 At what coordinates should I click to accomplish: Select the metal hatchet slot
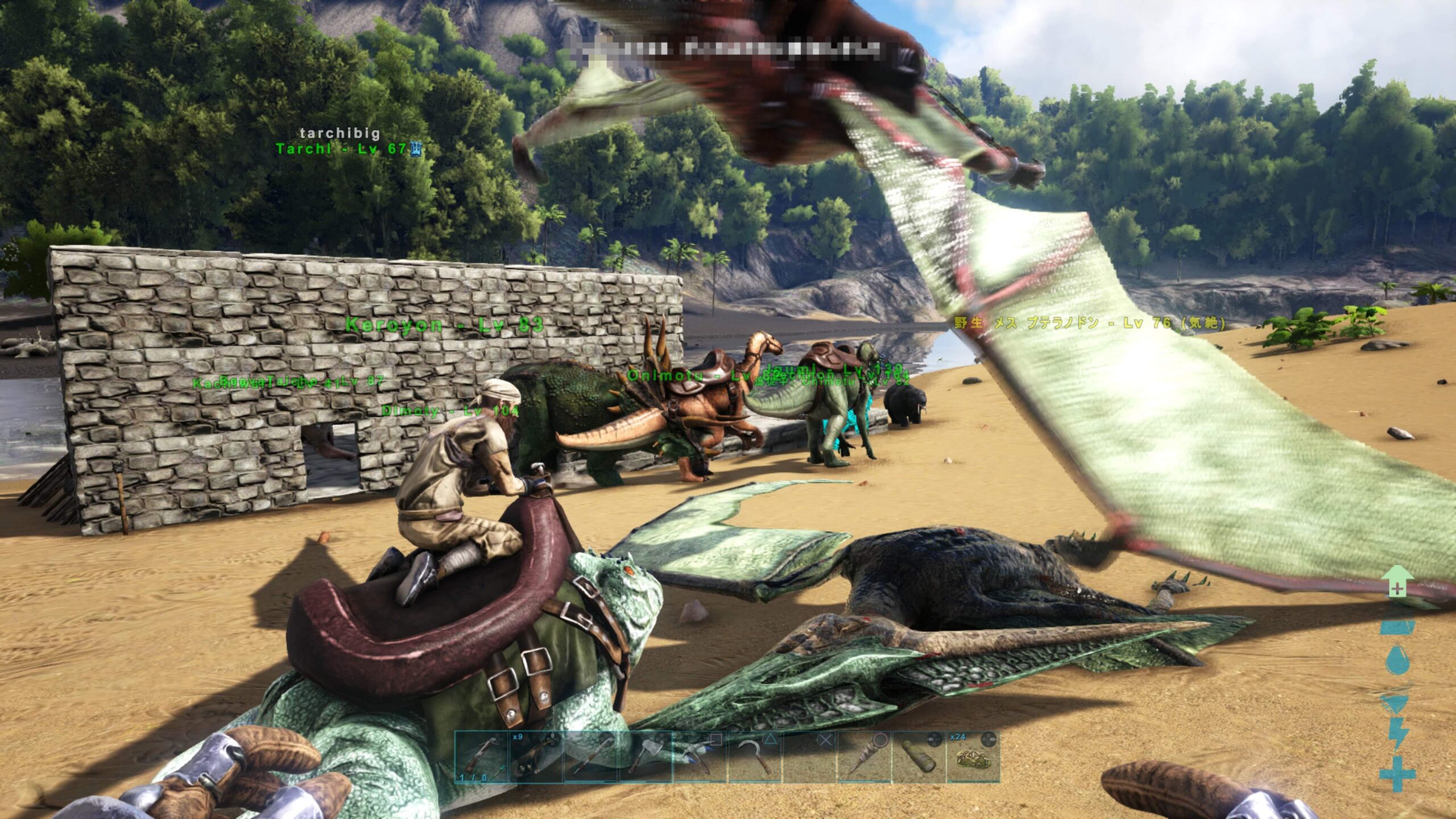coord(644,756)
